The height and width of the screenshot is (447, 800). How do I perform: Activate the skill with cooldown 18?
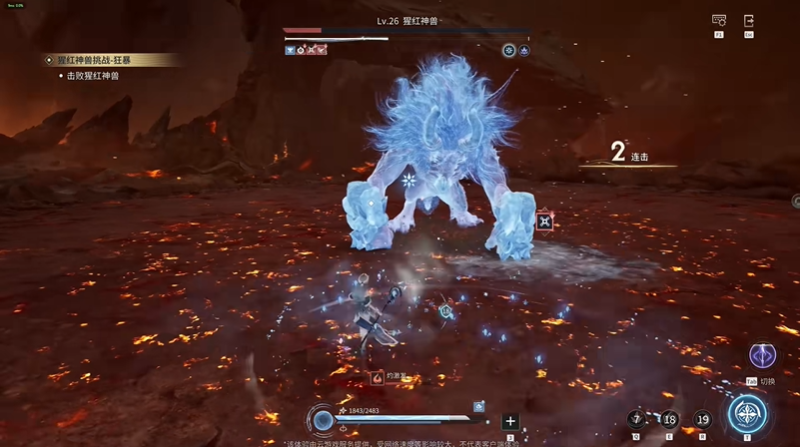click(x=670, y=419)
